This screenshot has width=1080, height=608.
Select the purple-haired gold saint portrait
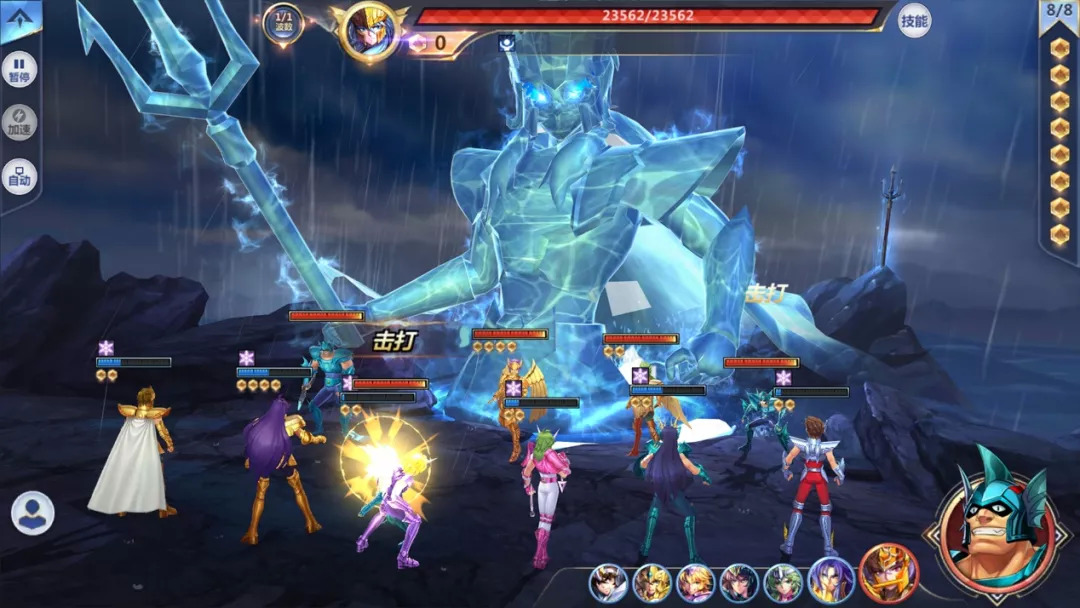831,581
